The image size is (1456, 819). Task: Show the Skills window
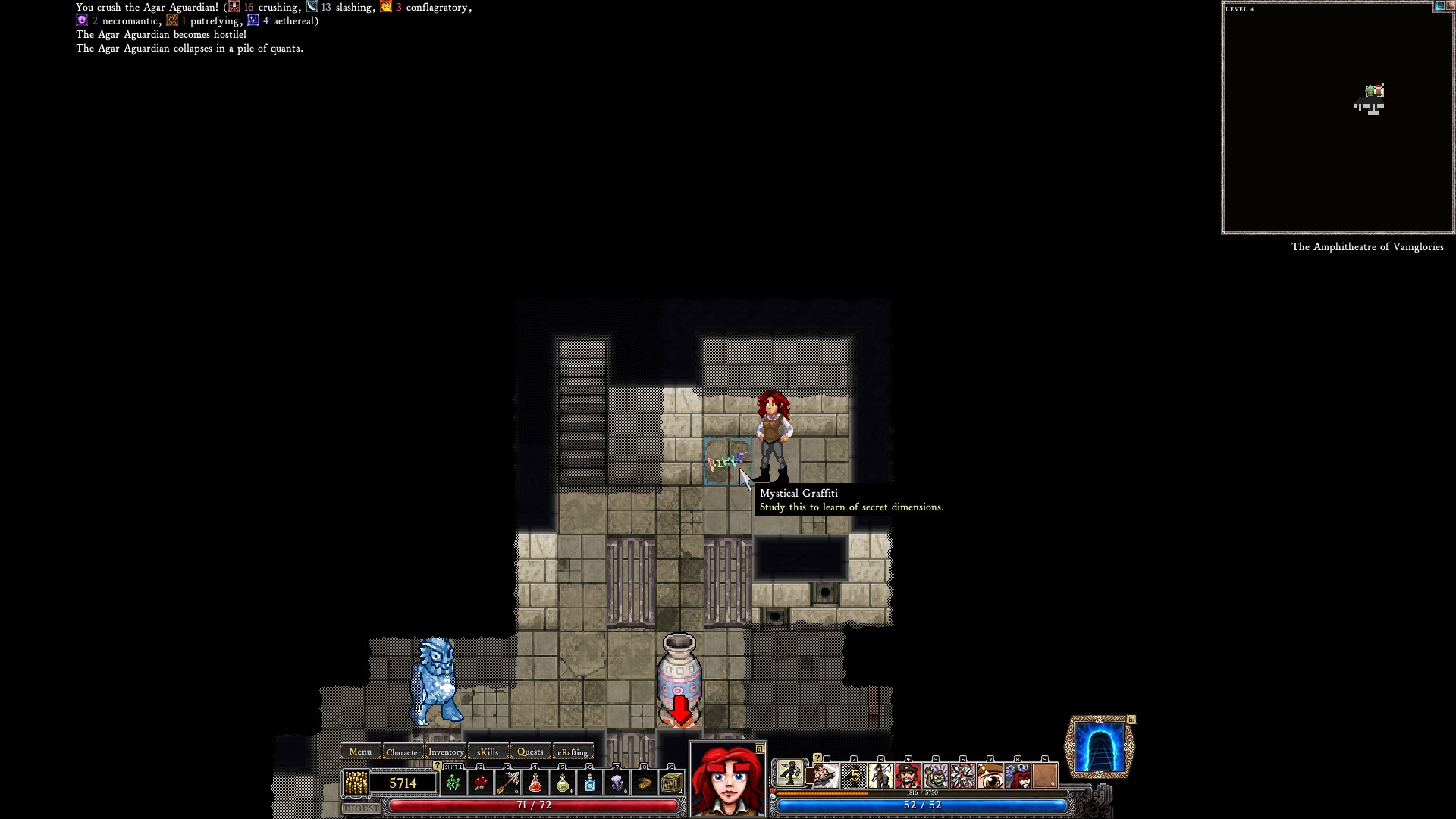488,752
